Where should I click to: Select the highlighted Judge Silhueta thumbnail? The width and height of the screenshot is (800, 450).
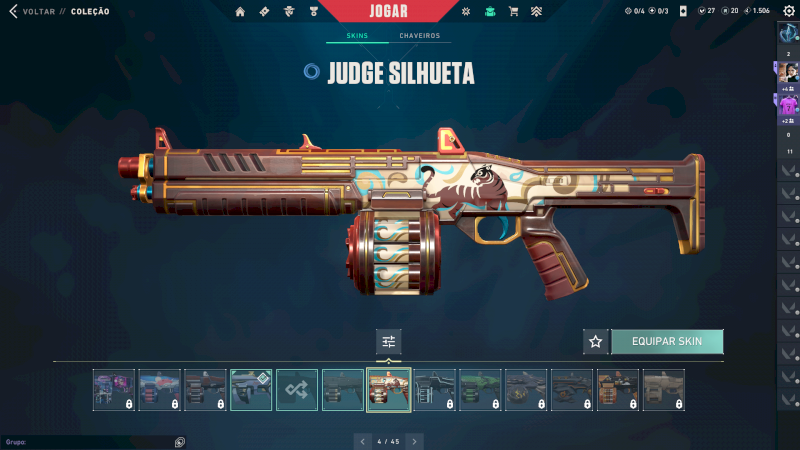coord(389,390)
